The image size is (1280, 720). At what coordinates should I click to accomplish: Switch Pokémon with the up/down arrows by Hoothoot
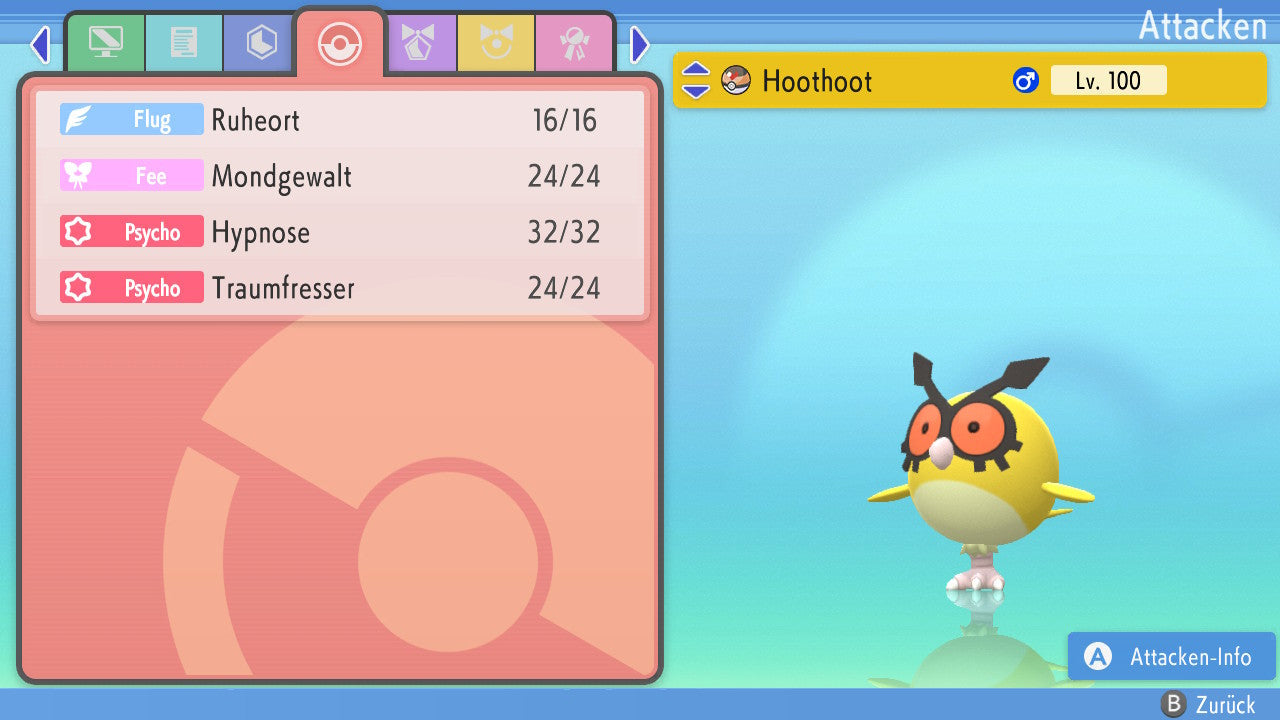[x=695, y=81]
